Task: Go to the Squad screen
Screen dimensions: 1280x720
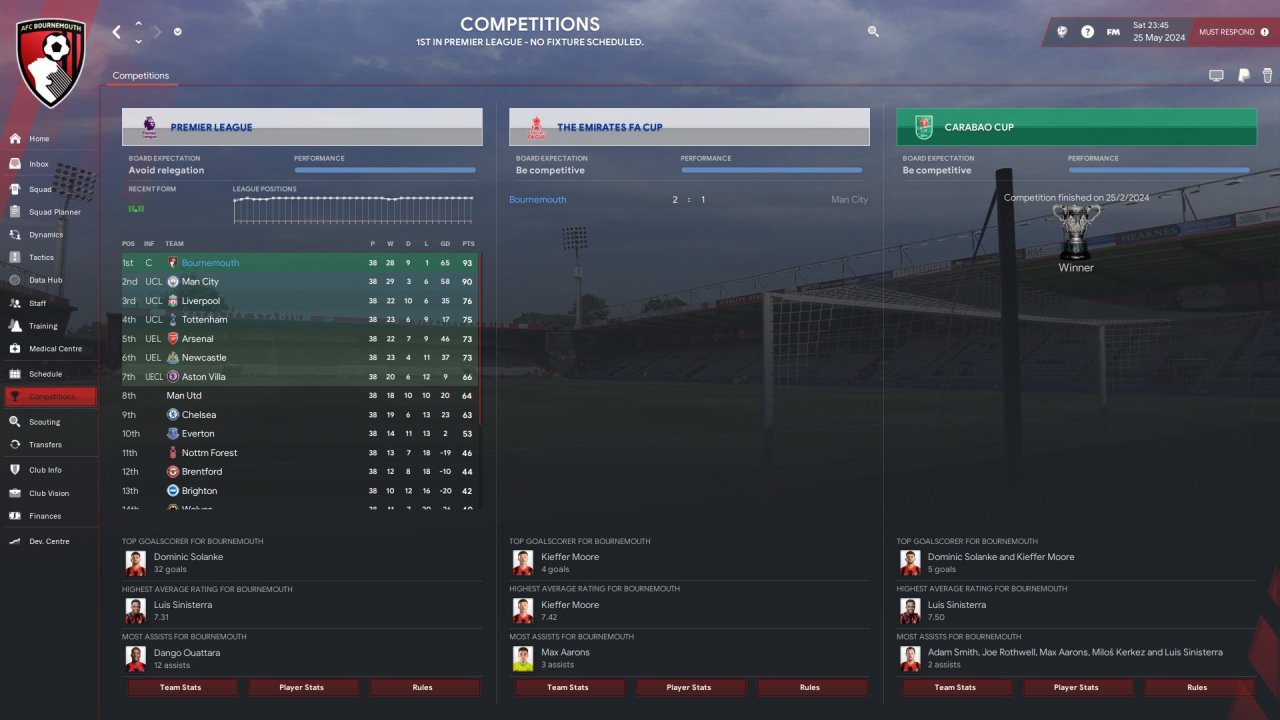Action: (40, 189)
